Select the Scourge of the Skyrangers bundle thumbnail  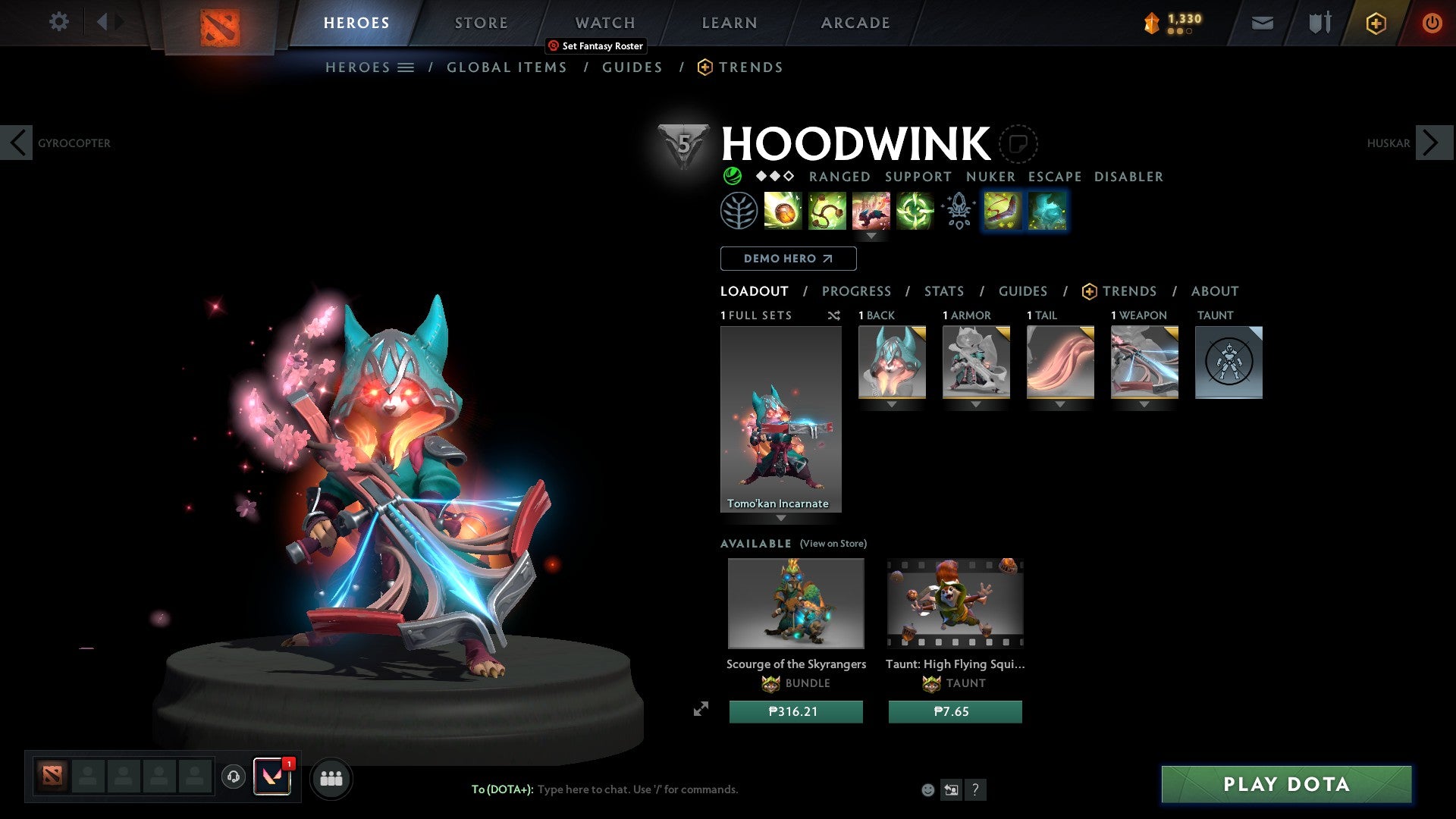click(795, 603)
